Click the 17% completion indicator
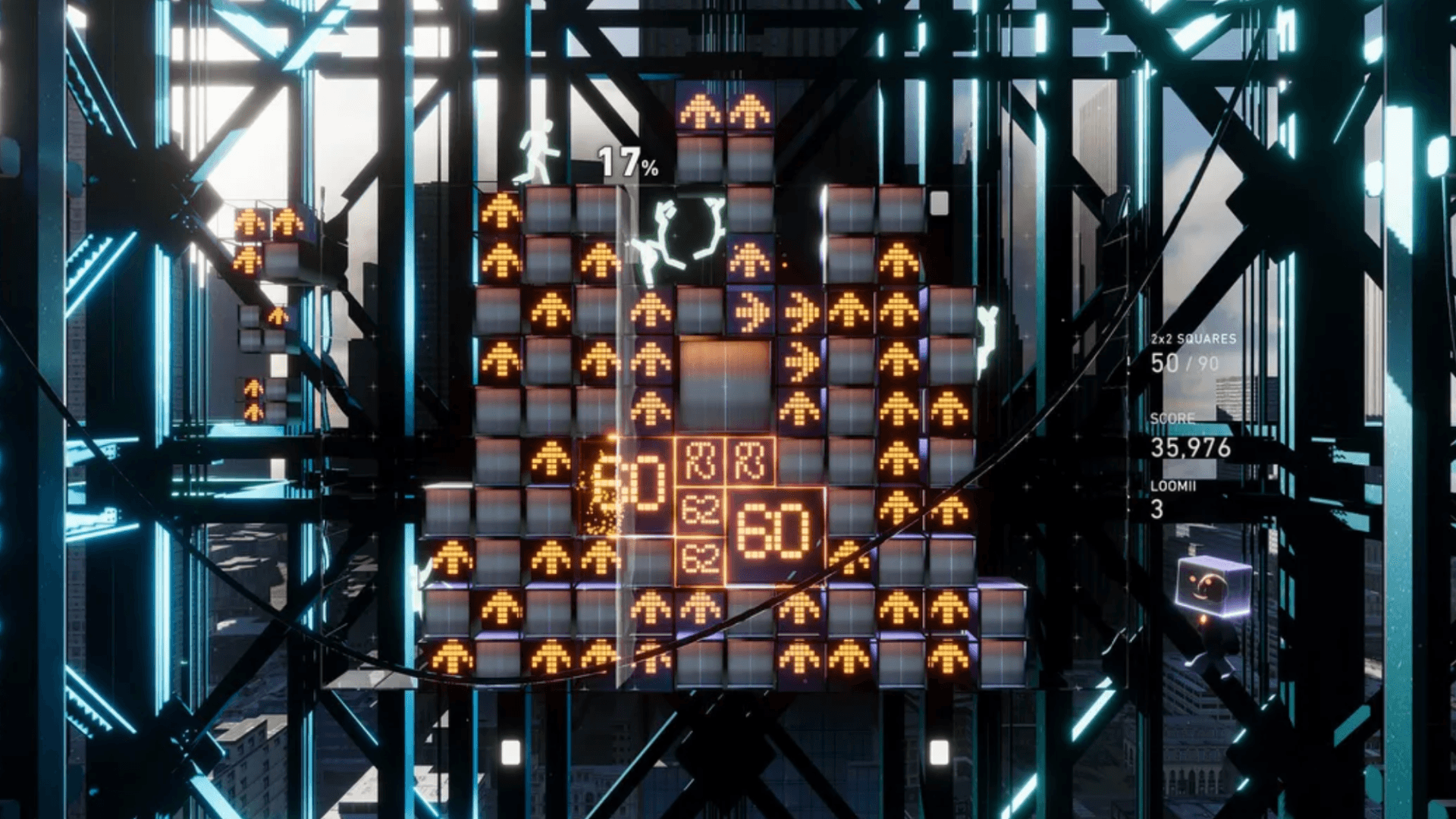Viewport: 1456px width, 819px height. 626,162
